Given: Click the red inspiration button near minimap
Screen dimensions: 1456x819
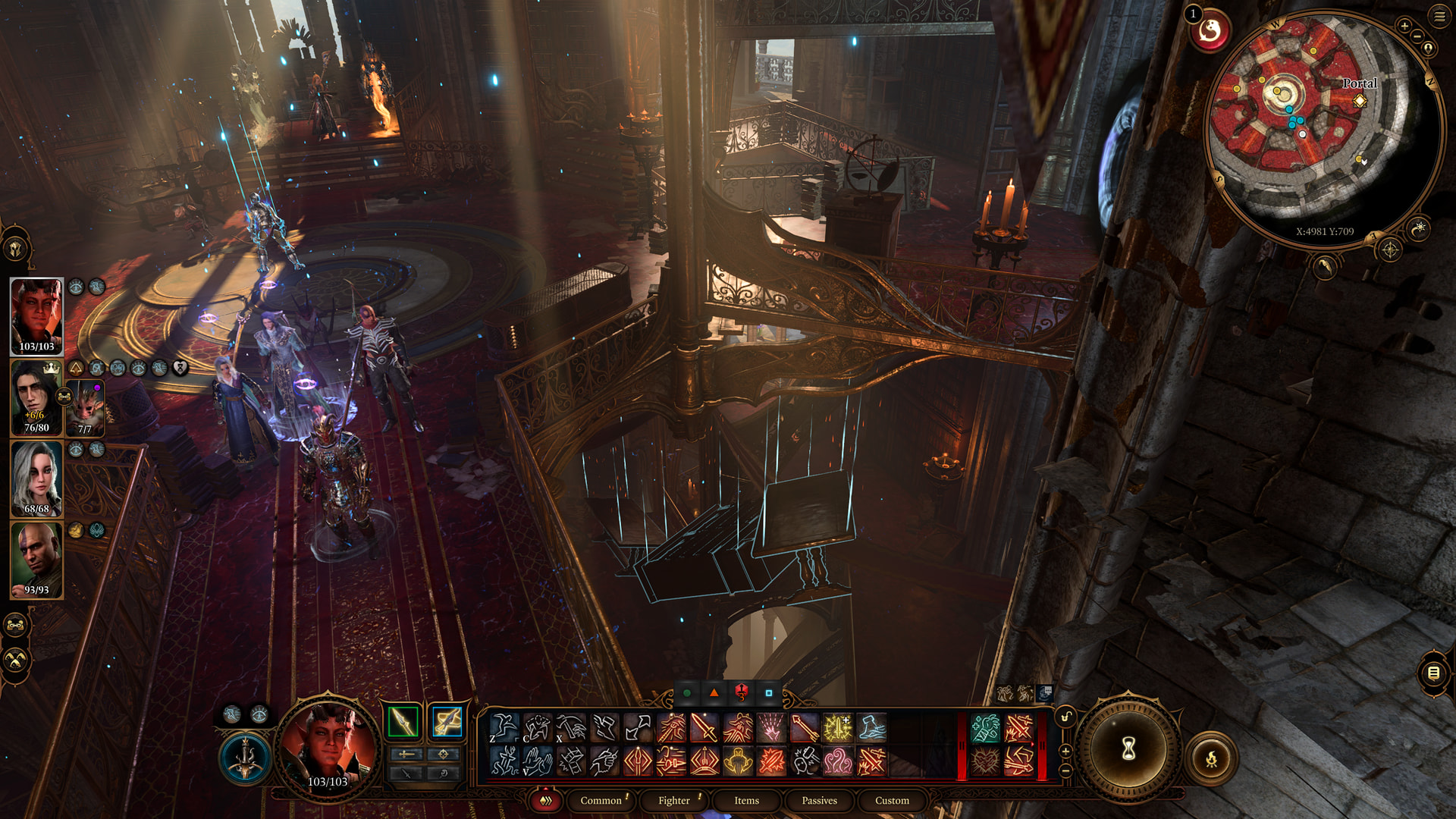Looking at the screenshot, I should [1210, 32].
